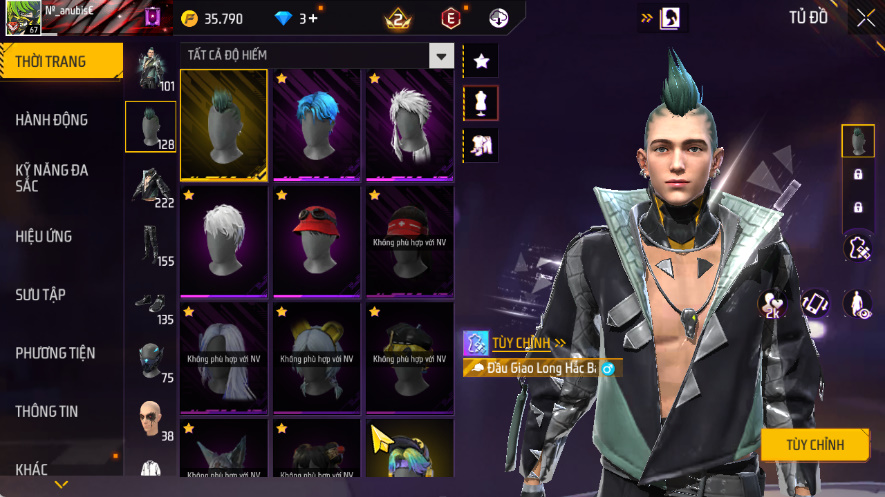Image resolution: width=885 pixels, height=497 pixels.
Task: Switch to the THỜI TRANG tab
Action: tap(61, 62)
